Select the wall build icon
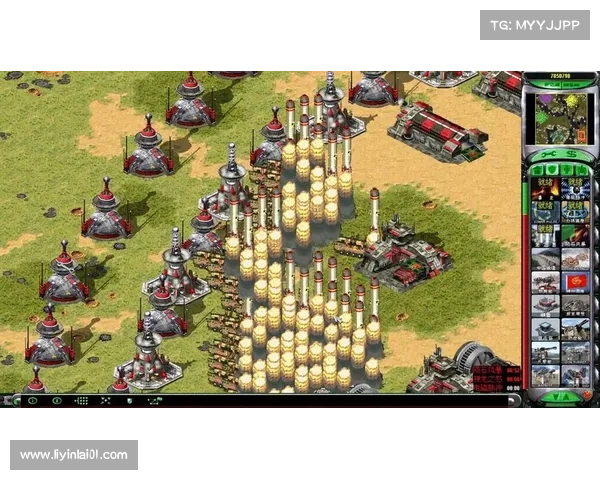600x480 pixels. coord(546,259)
